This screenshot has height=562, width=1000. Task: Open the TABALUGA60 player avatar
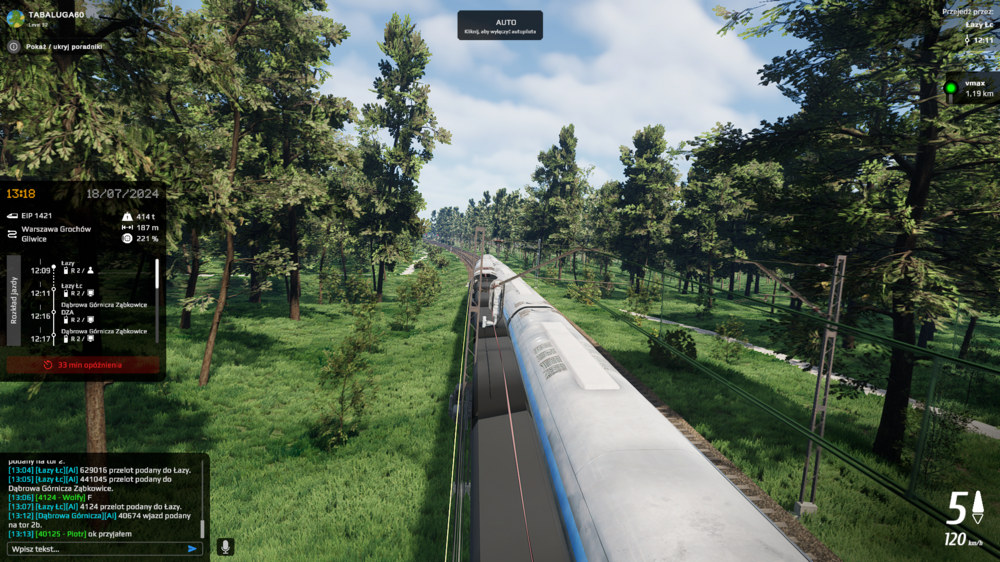pos(15,17)
